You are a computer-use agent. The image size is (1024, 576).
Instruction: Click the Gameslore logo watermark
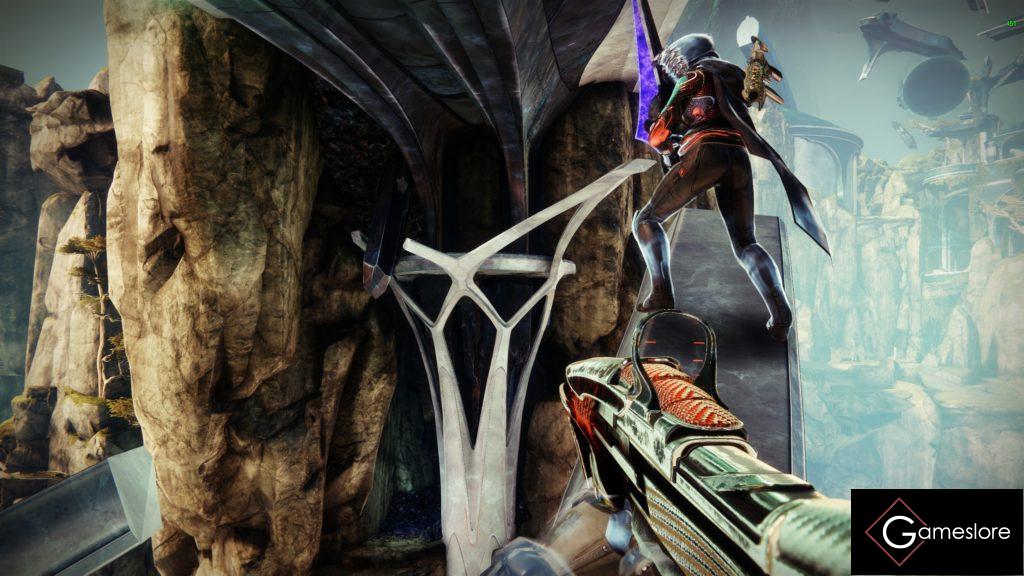pos(937,532)
